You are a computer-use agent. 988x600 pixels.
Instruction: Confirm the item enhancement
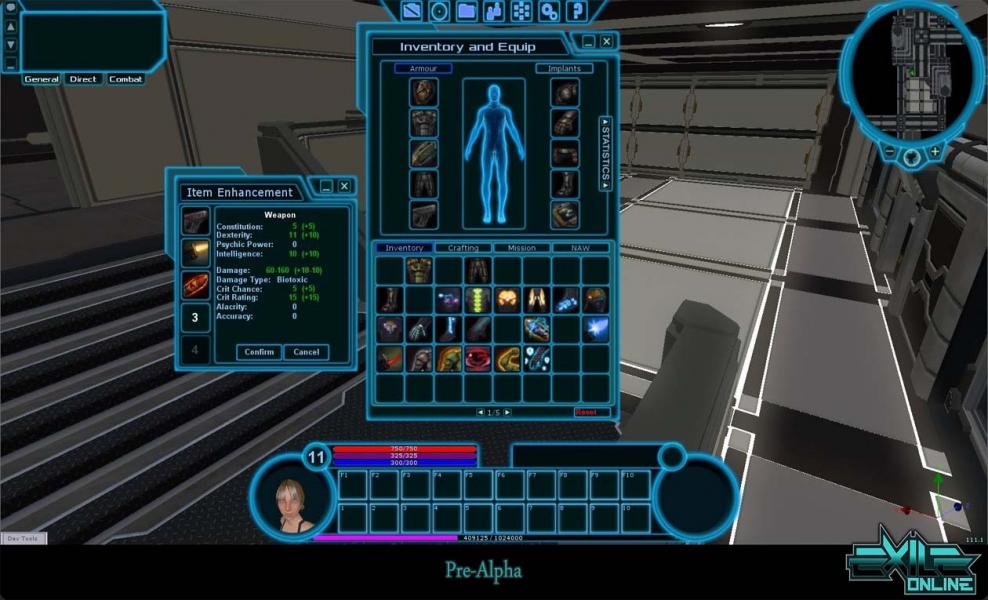[x=259, y=352]
